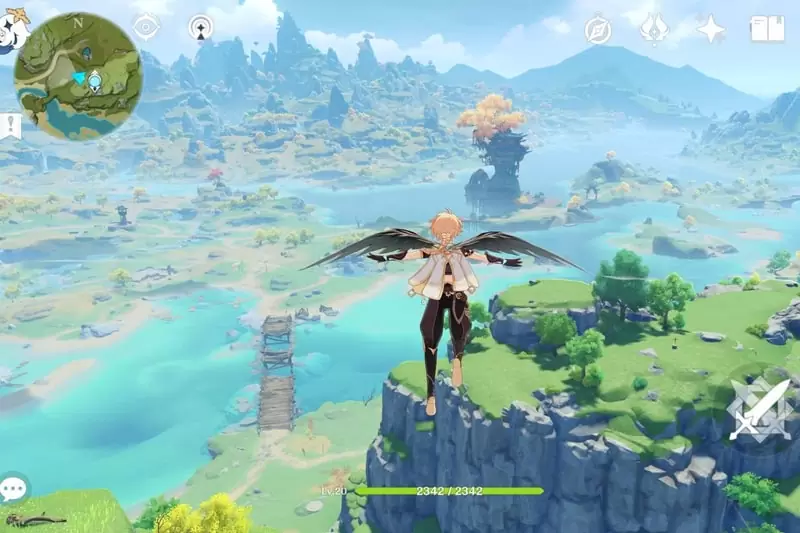This screenshot has width=800, height=533.
Task: Tap the navigation arrow icon beside the minimap
Action: (x=201, y=27)
